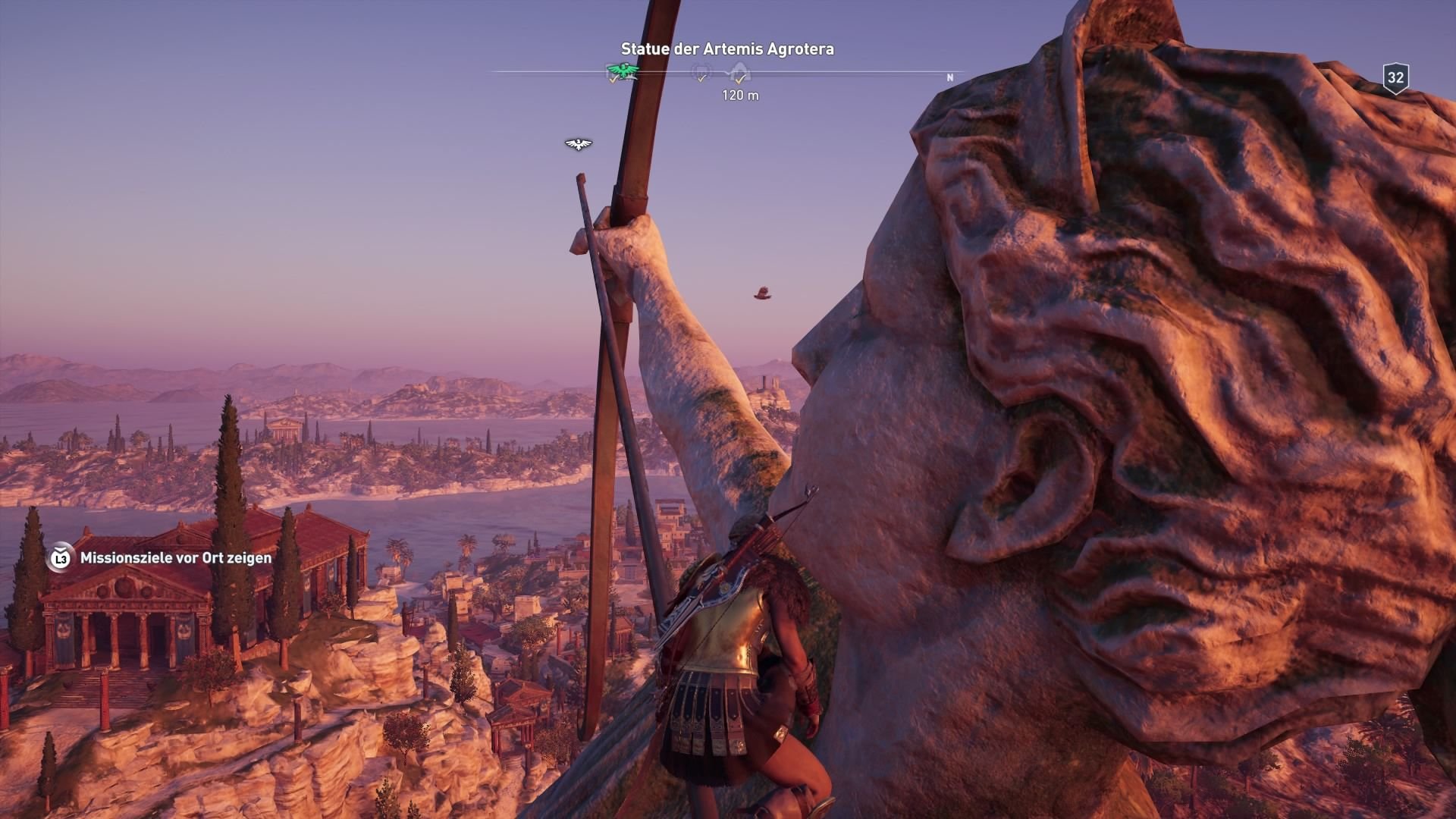The width and height of the screenshot is (1456, 819).
Task: Toggle the completed checkmark beneath the shield objective
Action: tap(701, 79)
